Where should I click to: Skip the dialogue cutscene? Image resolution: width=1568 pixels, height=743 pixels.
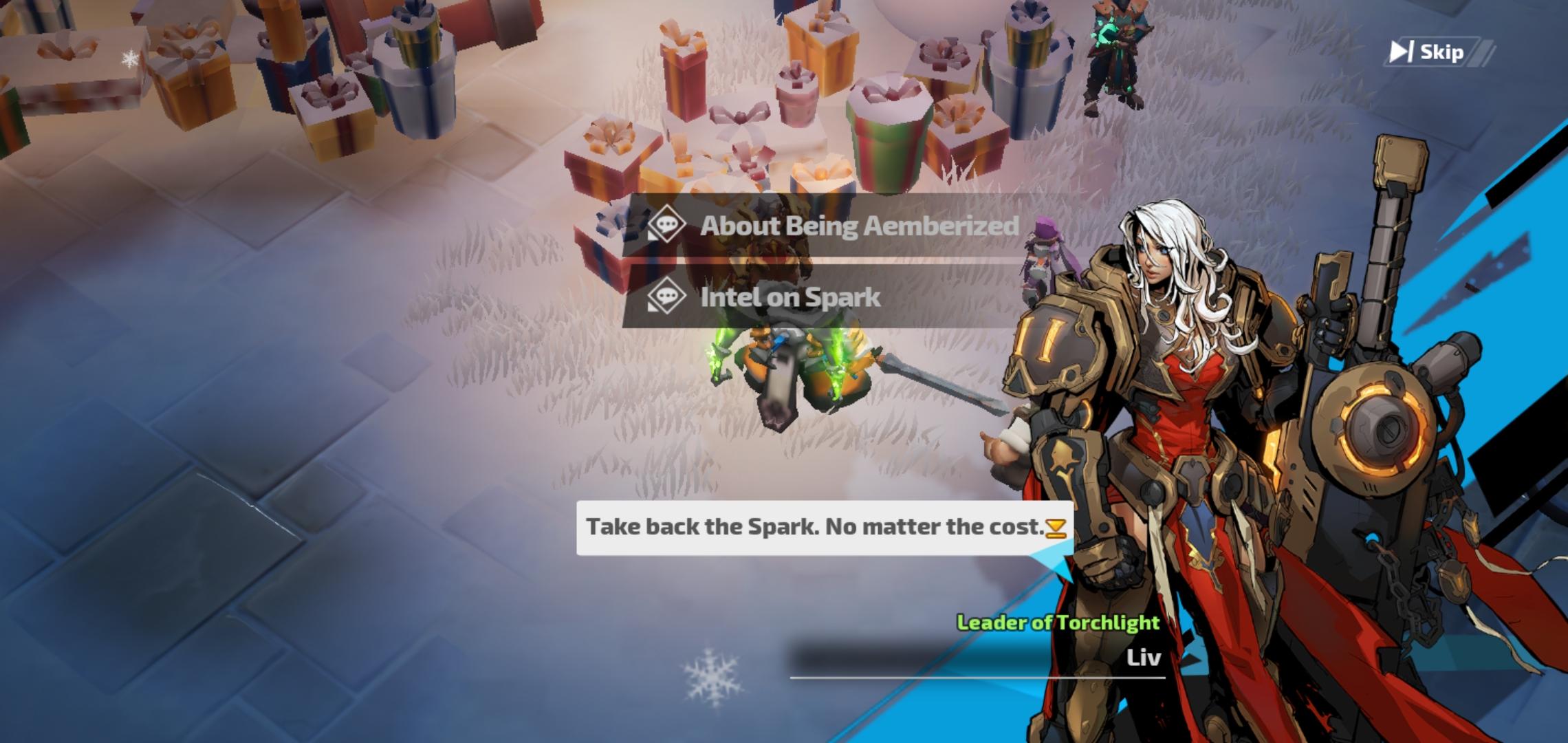[x=1428, y=52]
